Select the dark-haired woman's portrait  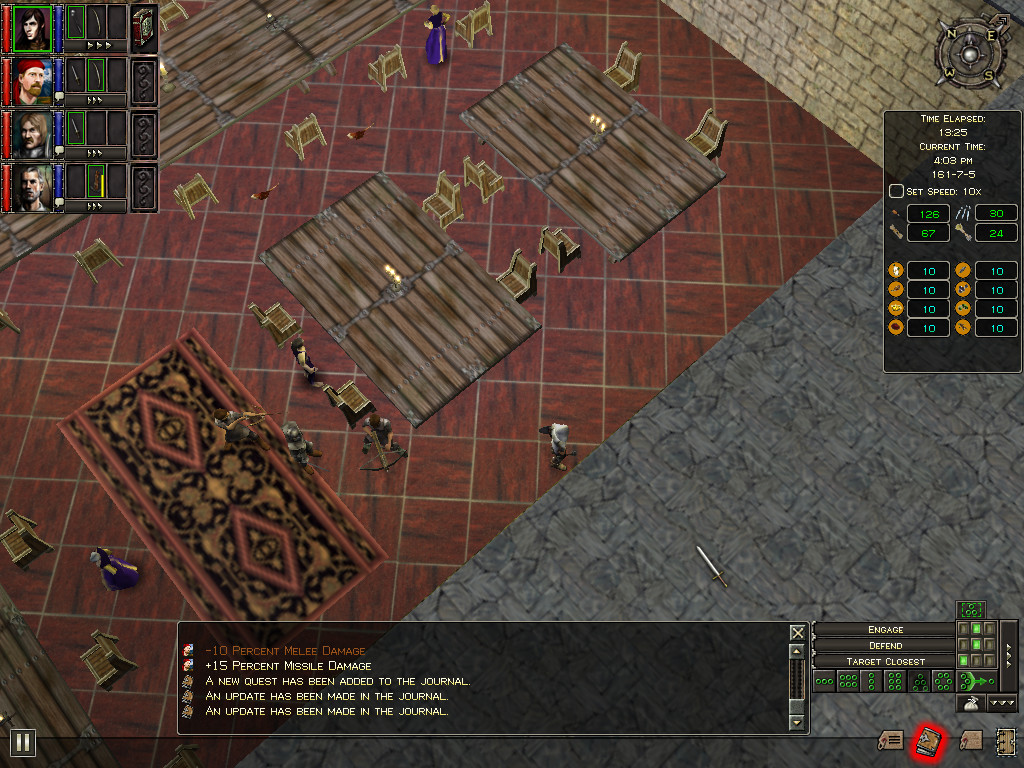32,28
